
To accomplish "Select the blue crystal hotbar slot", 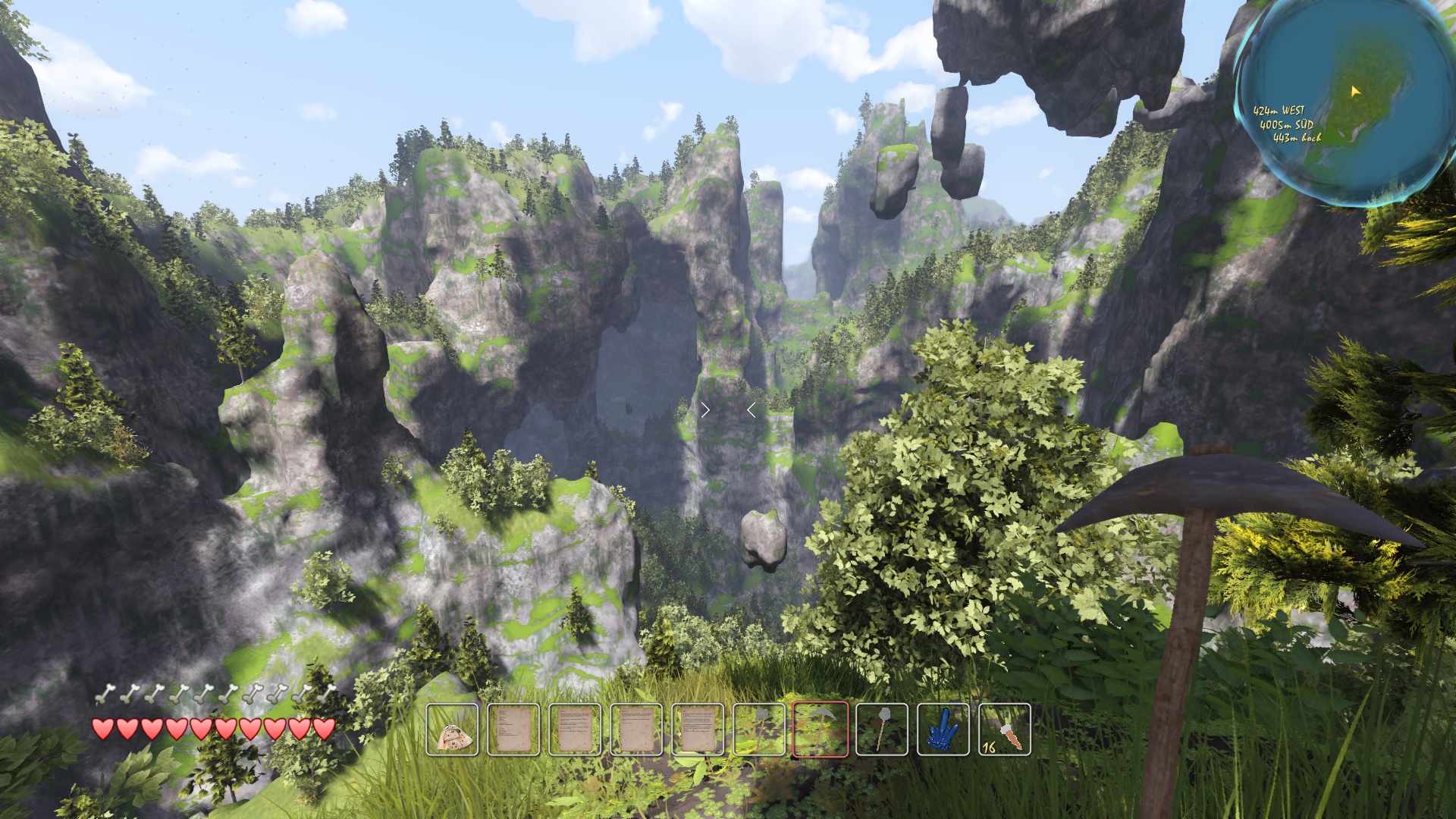I will pyautogui.click(x=943, y=730).
